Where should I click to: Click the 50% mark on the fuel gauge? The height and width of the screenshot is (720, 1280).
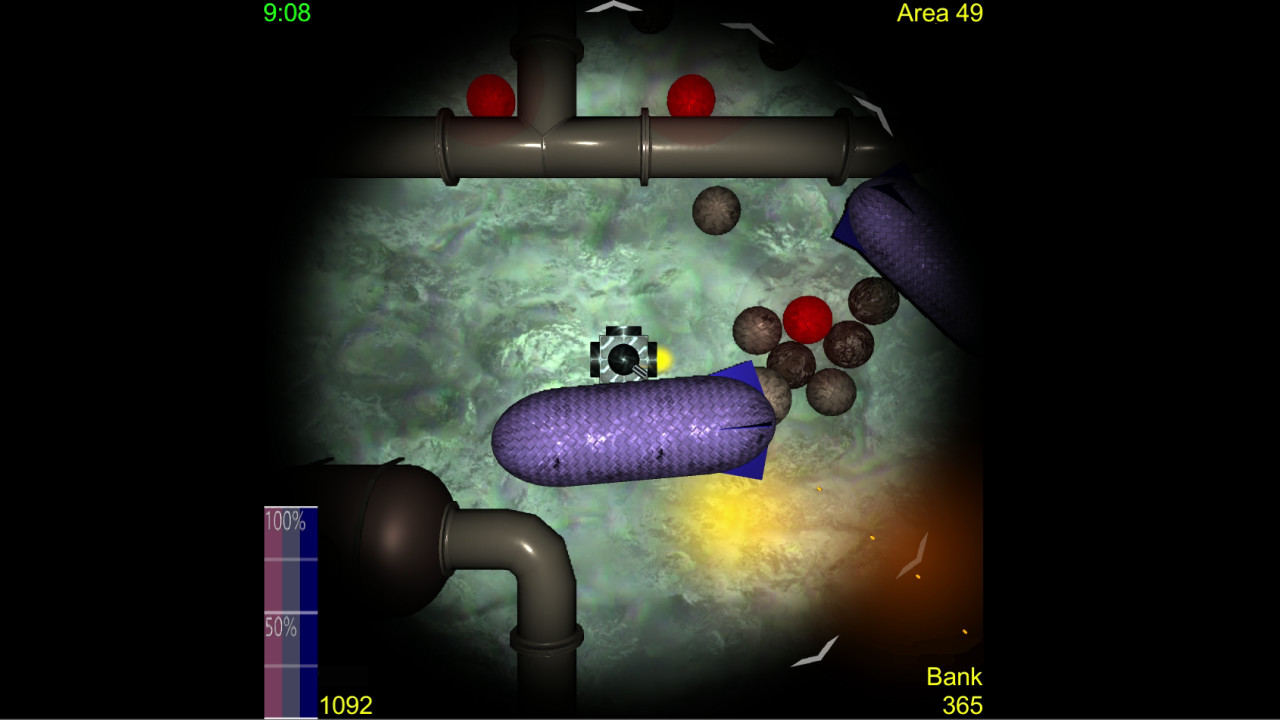pos(278,629)
